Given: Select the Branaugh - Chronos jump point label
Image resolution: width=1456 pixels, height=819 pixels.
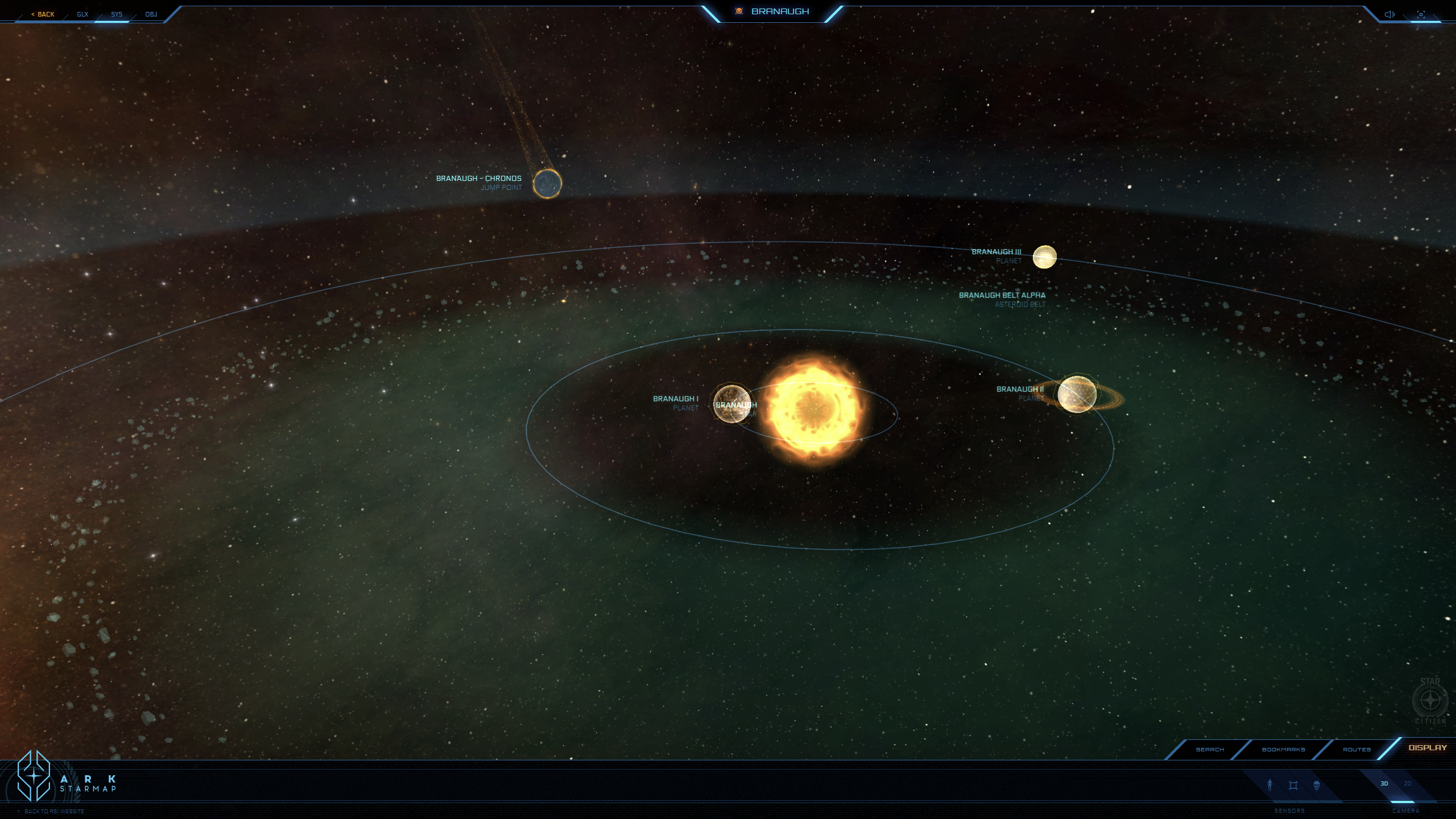Looking at the screenshot, I should point(478,179).
